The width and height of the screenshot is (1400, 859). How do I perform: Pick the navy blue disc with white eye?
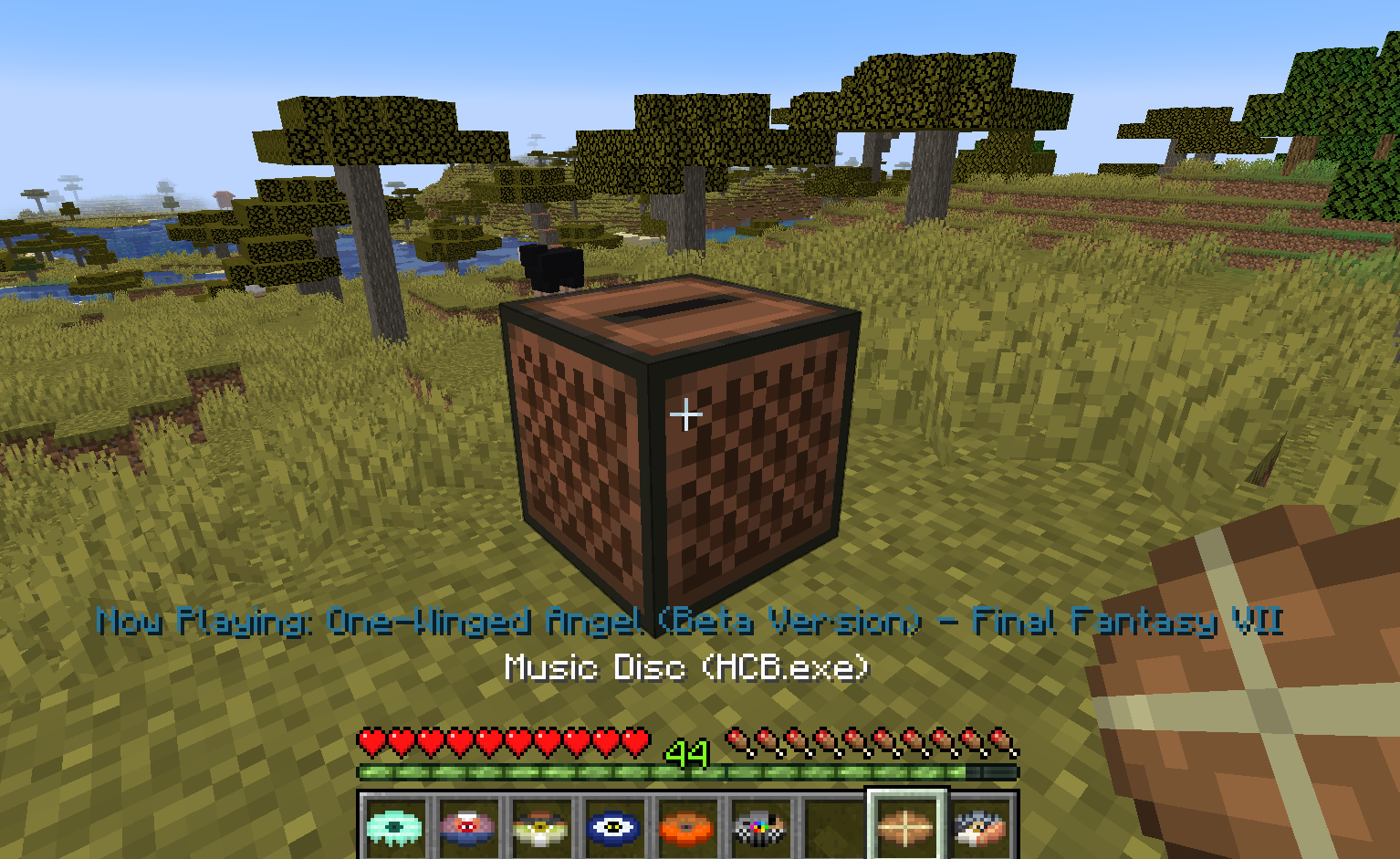(x=613, y=827)
